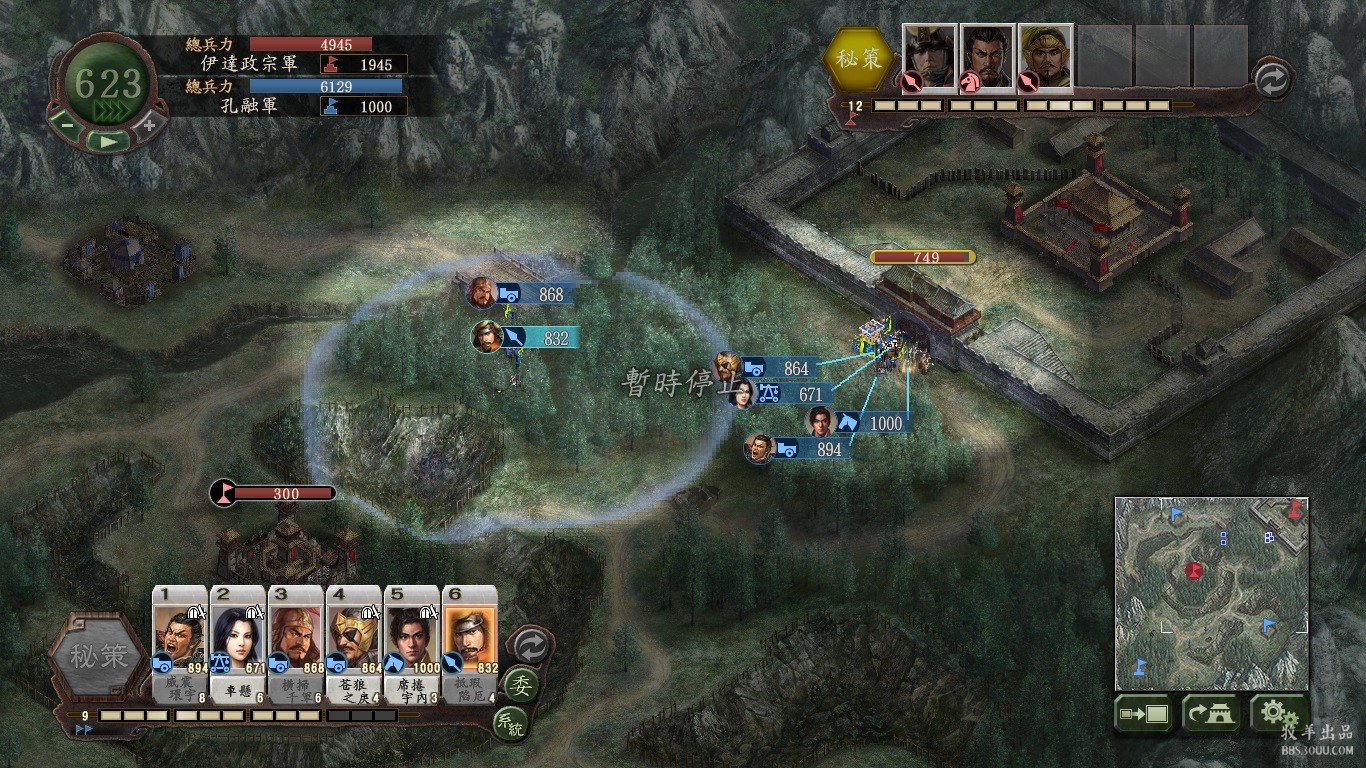Increase battle speed with the plus button

click(149, 126)
